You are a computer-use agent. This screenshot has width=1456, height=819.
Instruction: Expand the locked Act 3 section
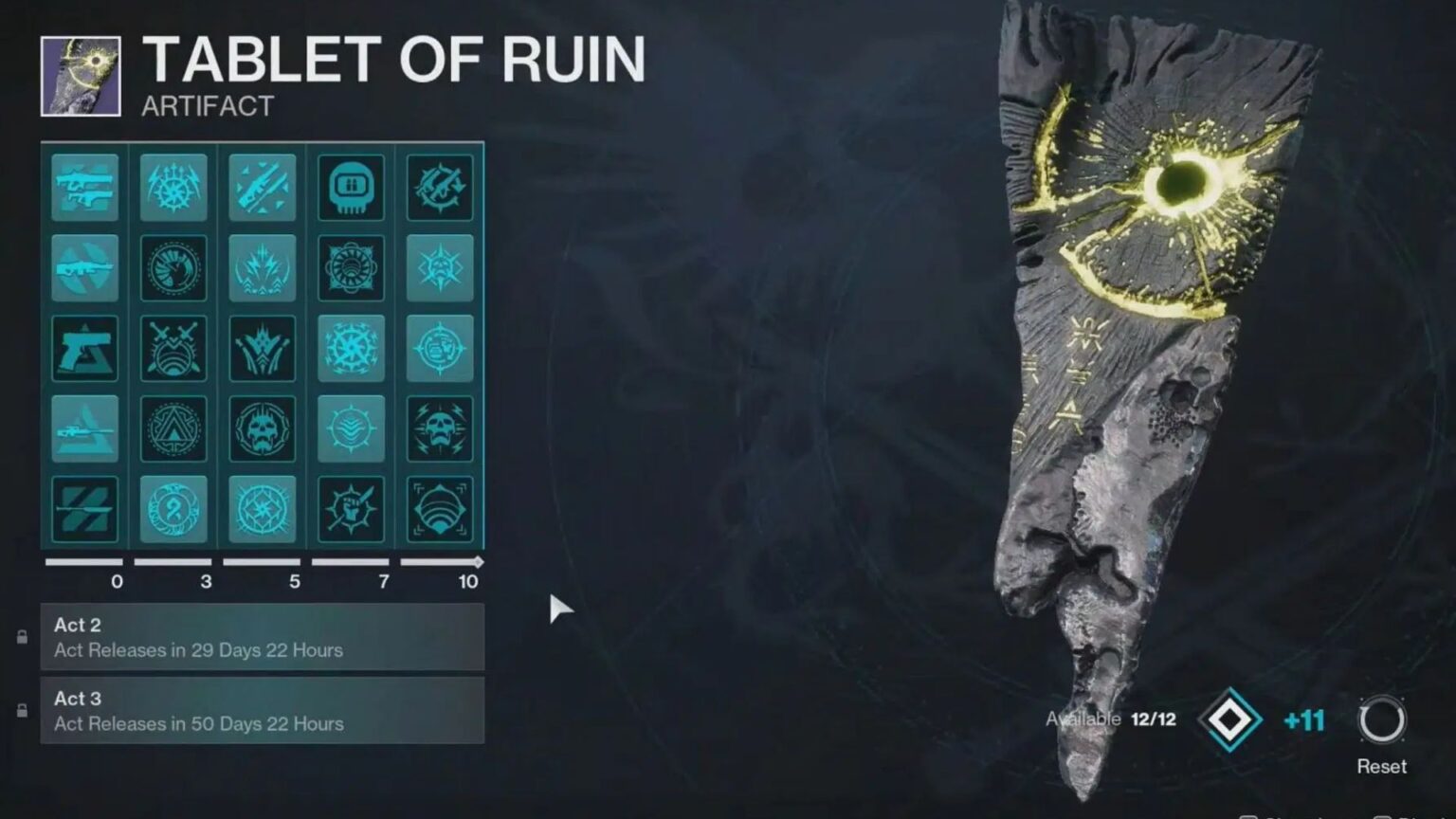click(263, 710)
